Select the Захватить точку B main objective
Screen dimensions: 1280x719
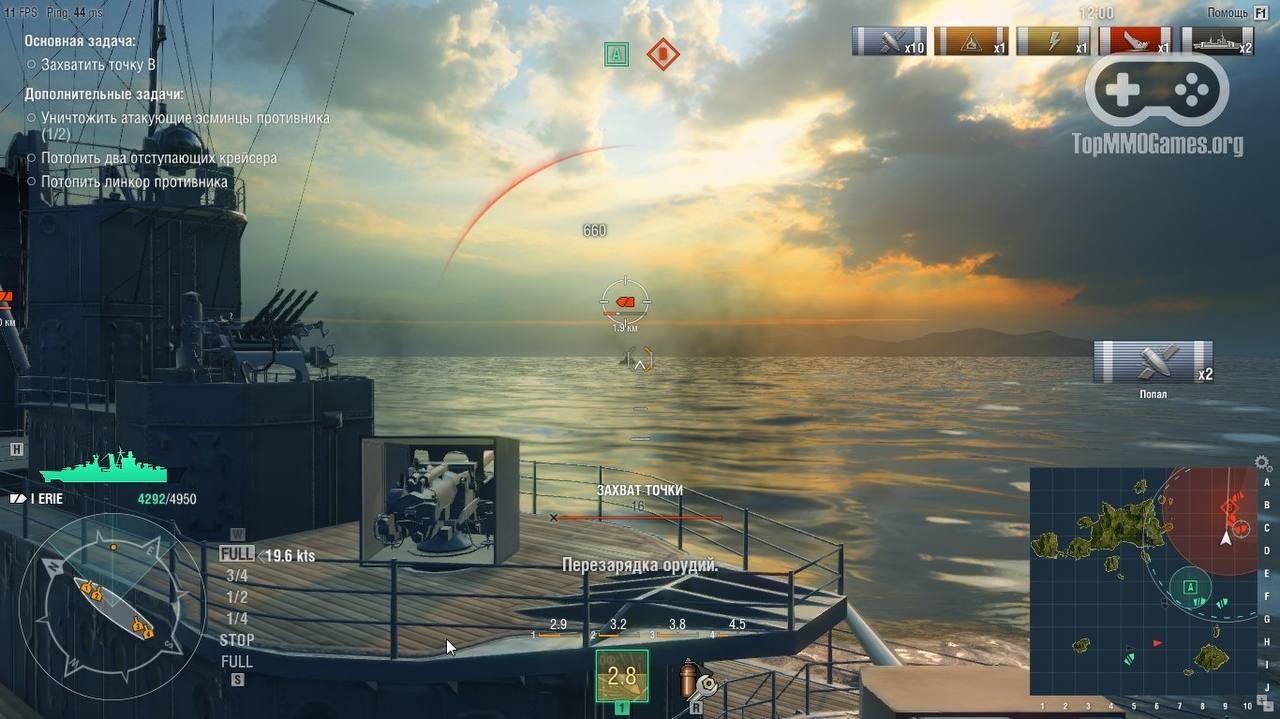point(98,64)
